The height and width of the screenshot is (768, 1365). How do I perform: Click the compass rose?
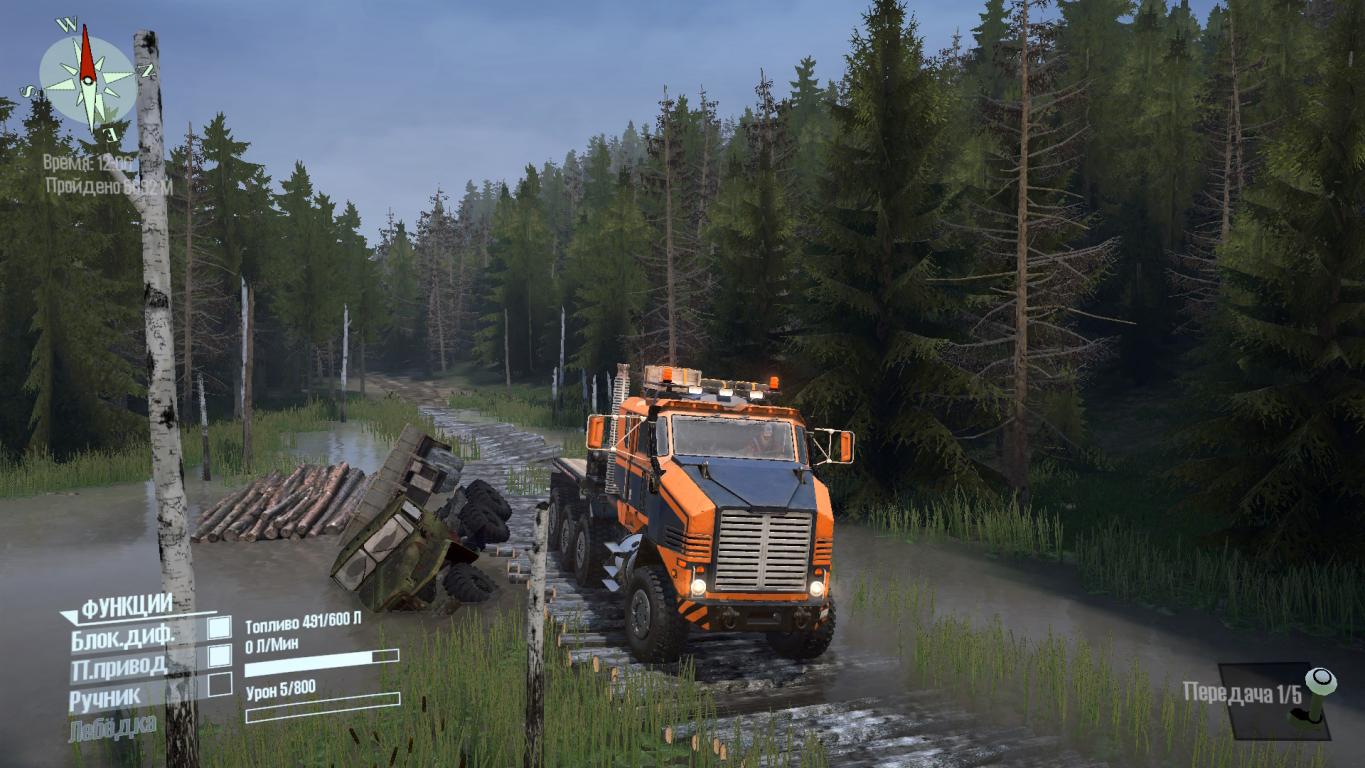point(88,79)
